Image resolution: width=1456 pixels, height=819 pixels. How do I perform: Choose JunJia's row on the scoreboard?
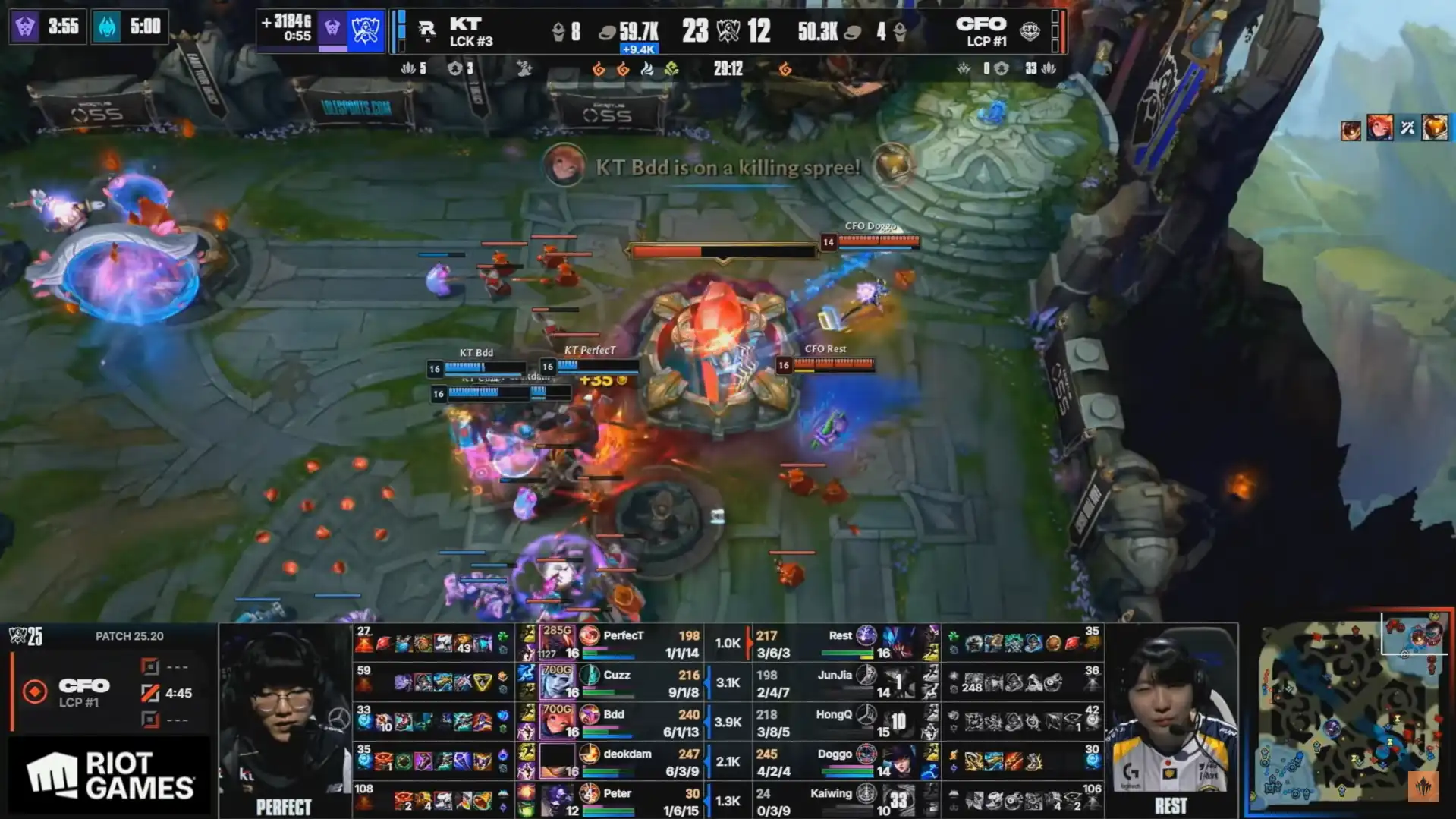[835, 682]
